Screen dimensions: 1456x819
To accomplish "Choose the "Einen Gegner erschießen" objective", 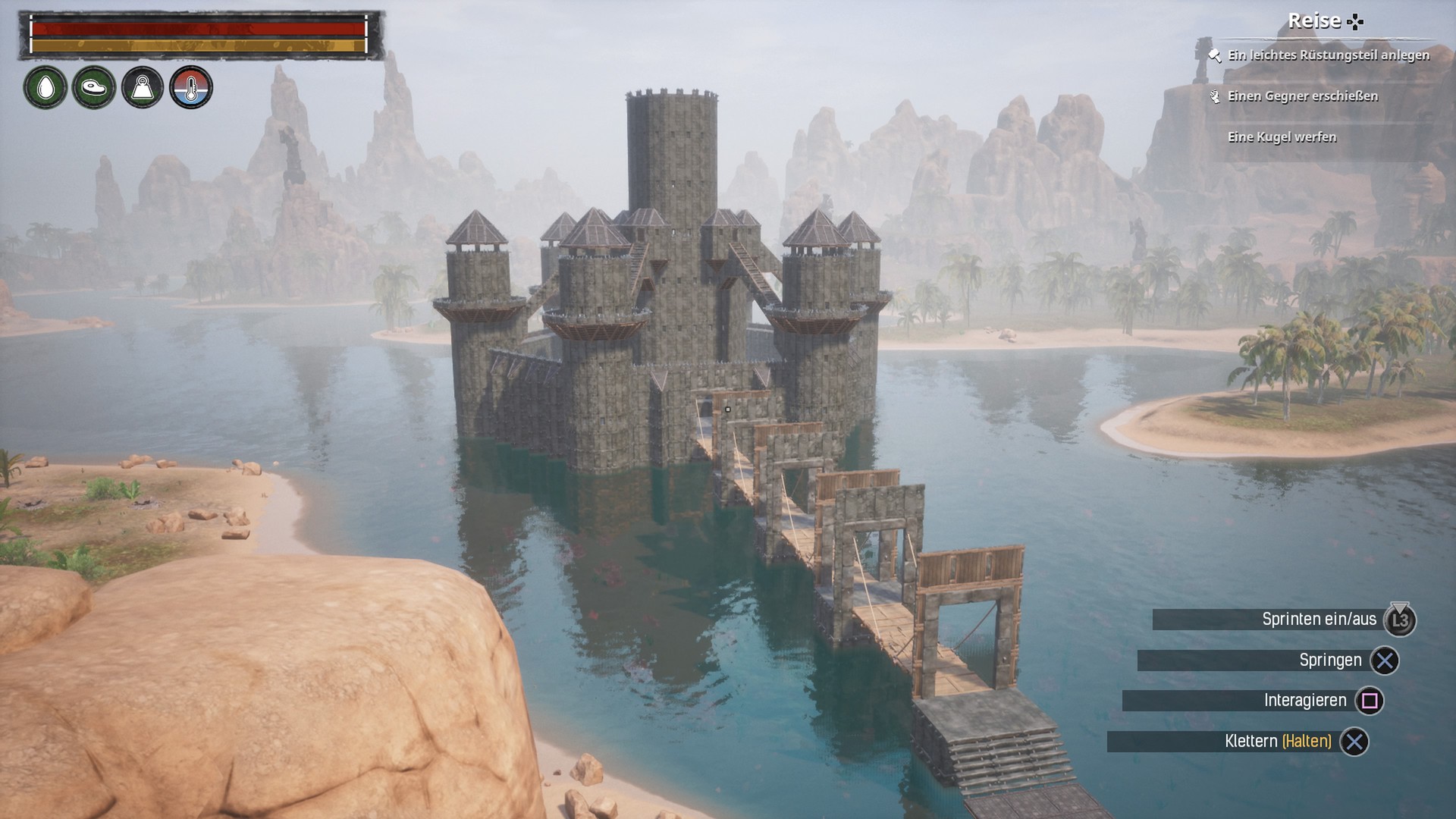I will click(x=1302, y=96).
